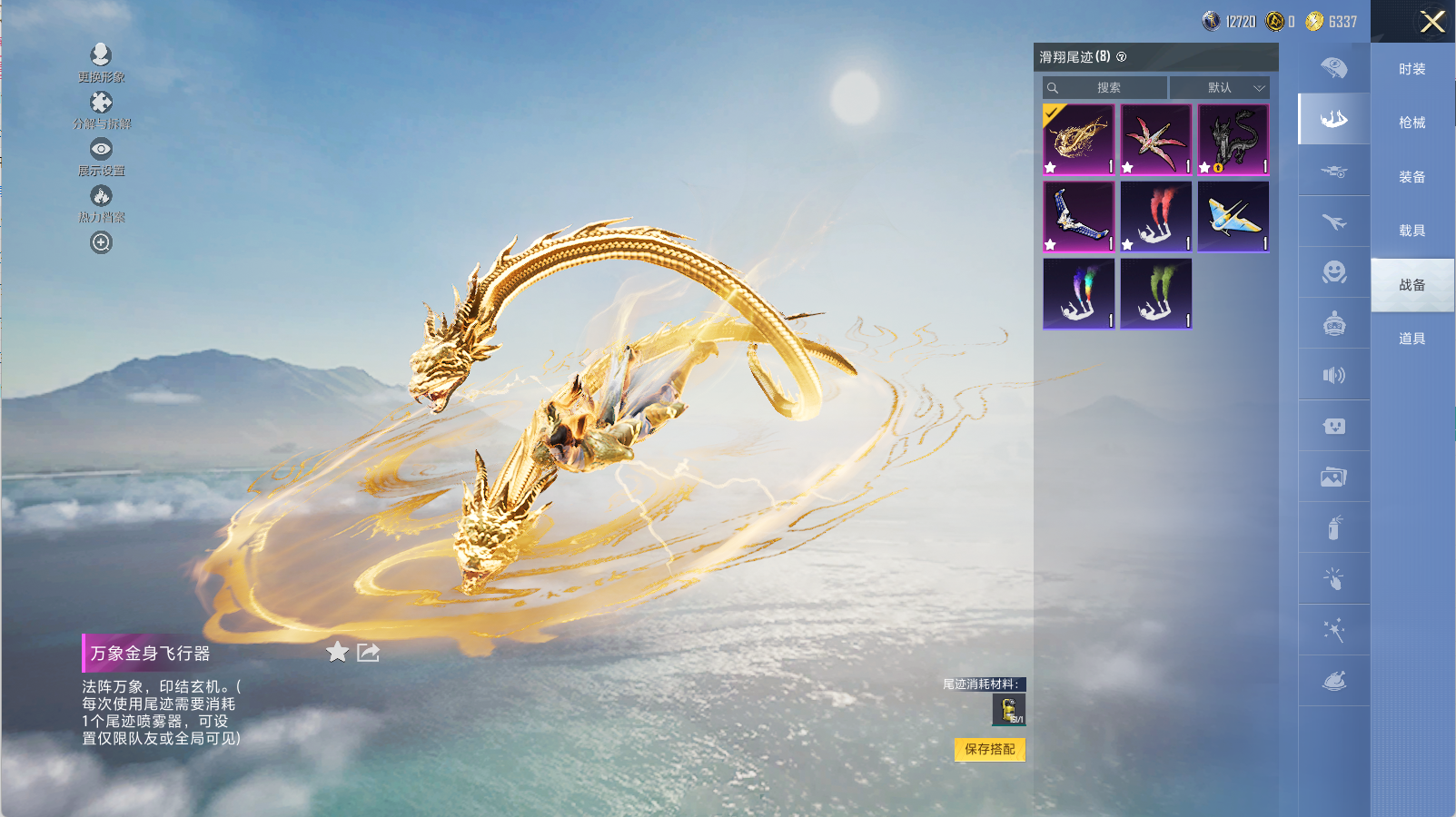
Task: Click the 保存搭配 save loadout button
Action: pyautogui.click(x=989, y=749)
